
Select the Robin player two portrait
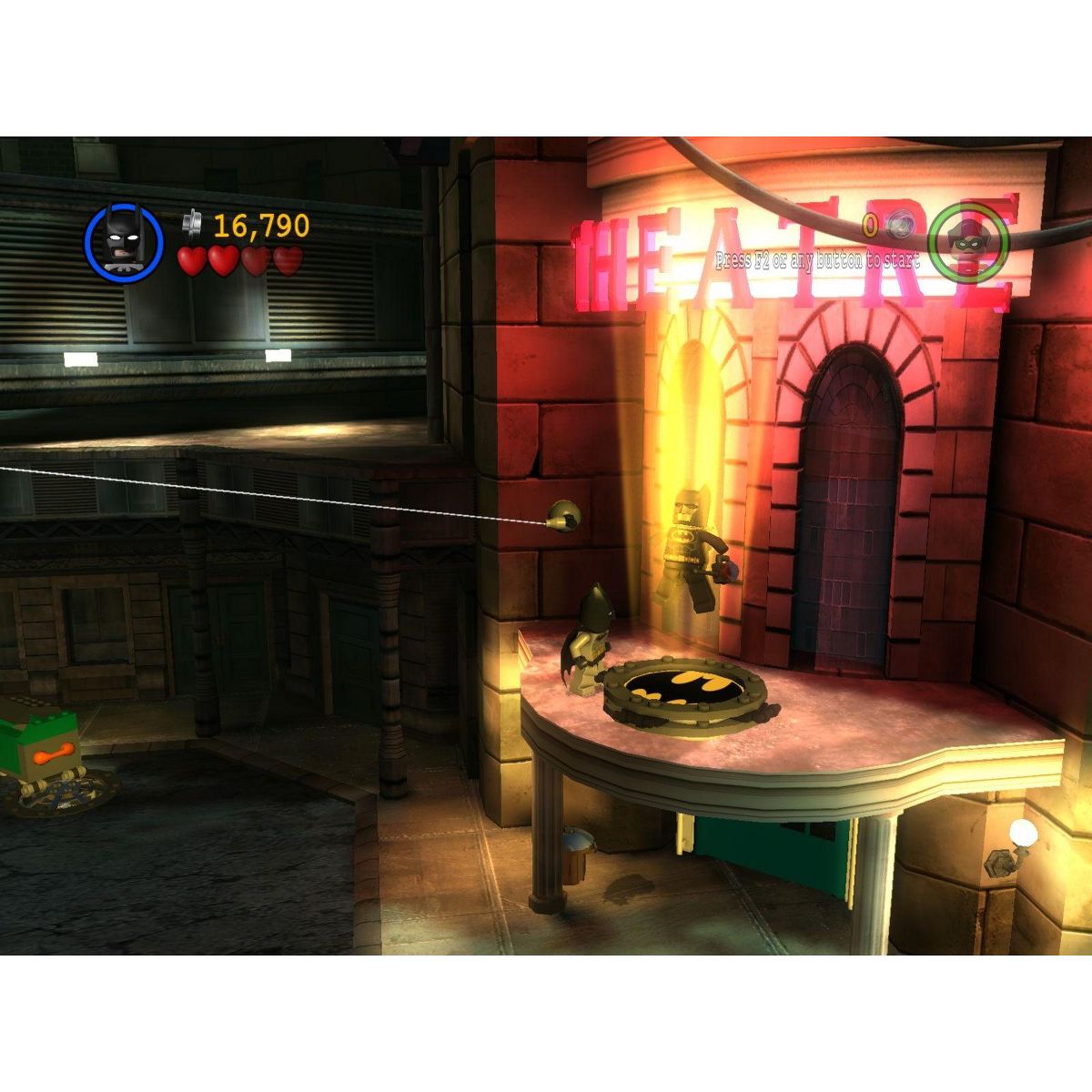[968, 241]
